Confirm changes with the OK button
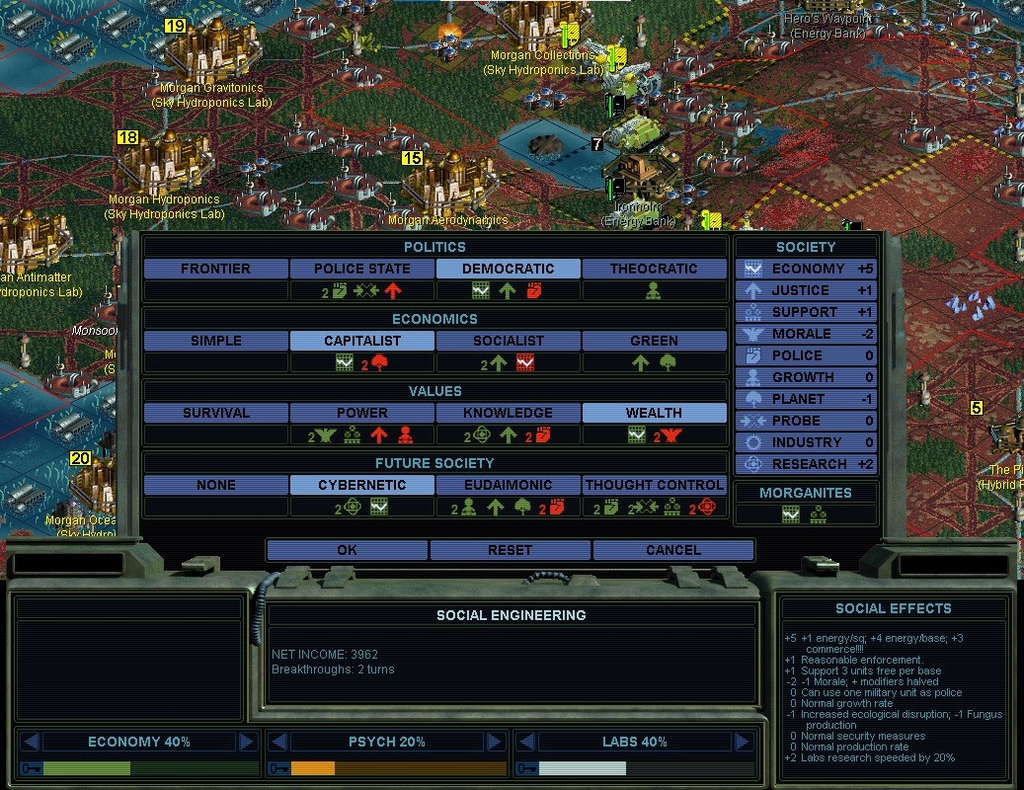Screen dimensions: 1024x790 click(x=347, y=550)
